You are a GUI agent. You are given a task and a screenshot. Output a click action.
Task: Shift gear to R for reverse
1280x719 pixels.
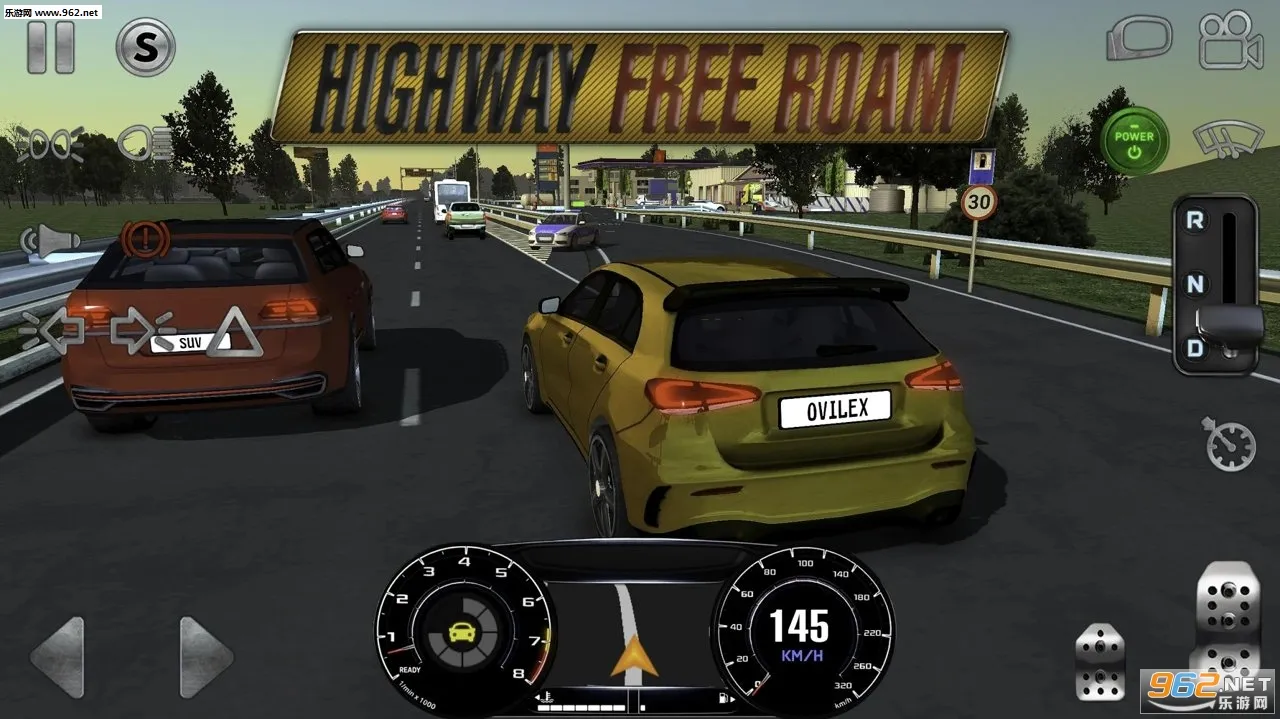(x=1194, y=222)
